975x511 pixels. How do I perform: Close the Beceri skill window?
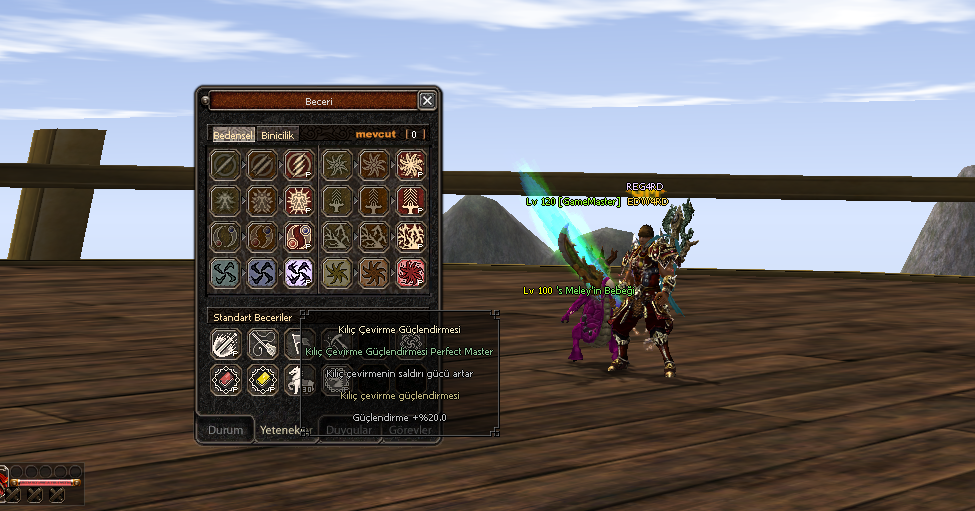click(x=427, y=100)
